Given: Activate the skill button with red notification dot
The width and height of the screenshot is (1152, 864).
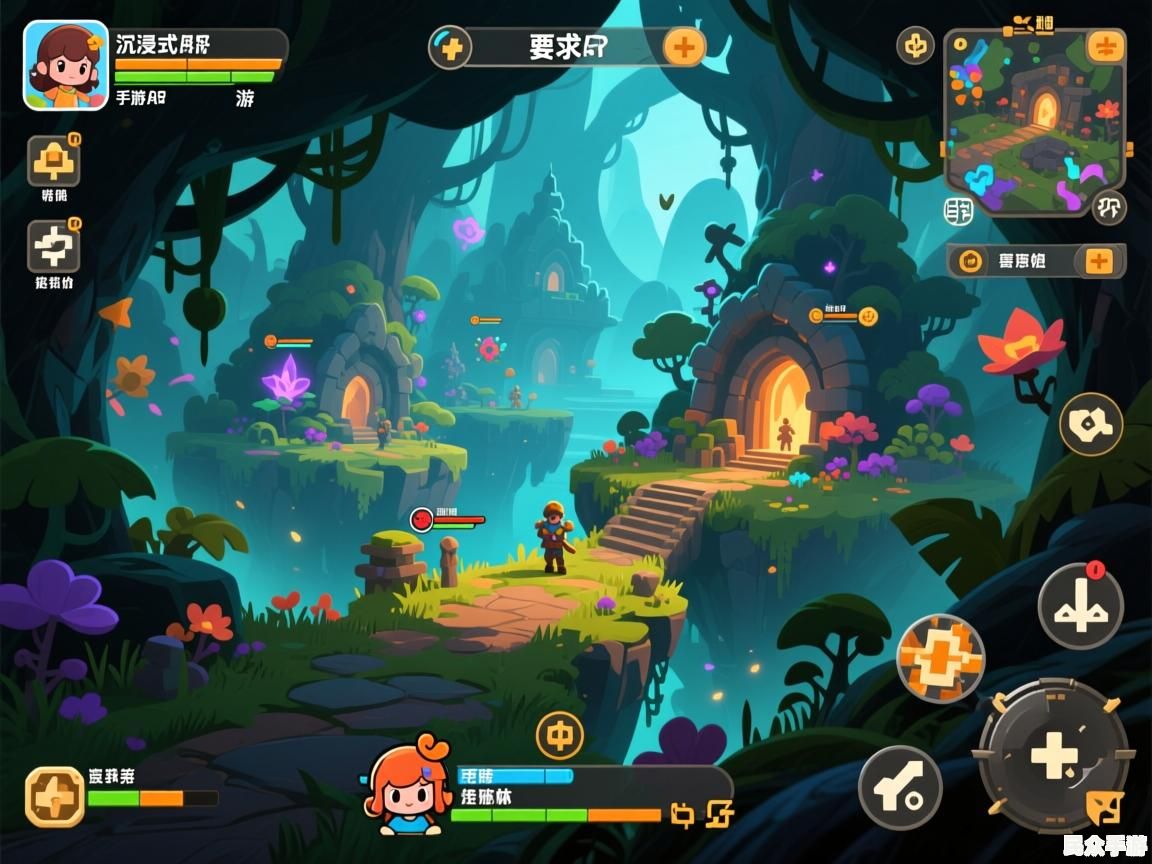Looking at the screenshot, I should 1080,605.
